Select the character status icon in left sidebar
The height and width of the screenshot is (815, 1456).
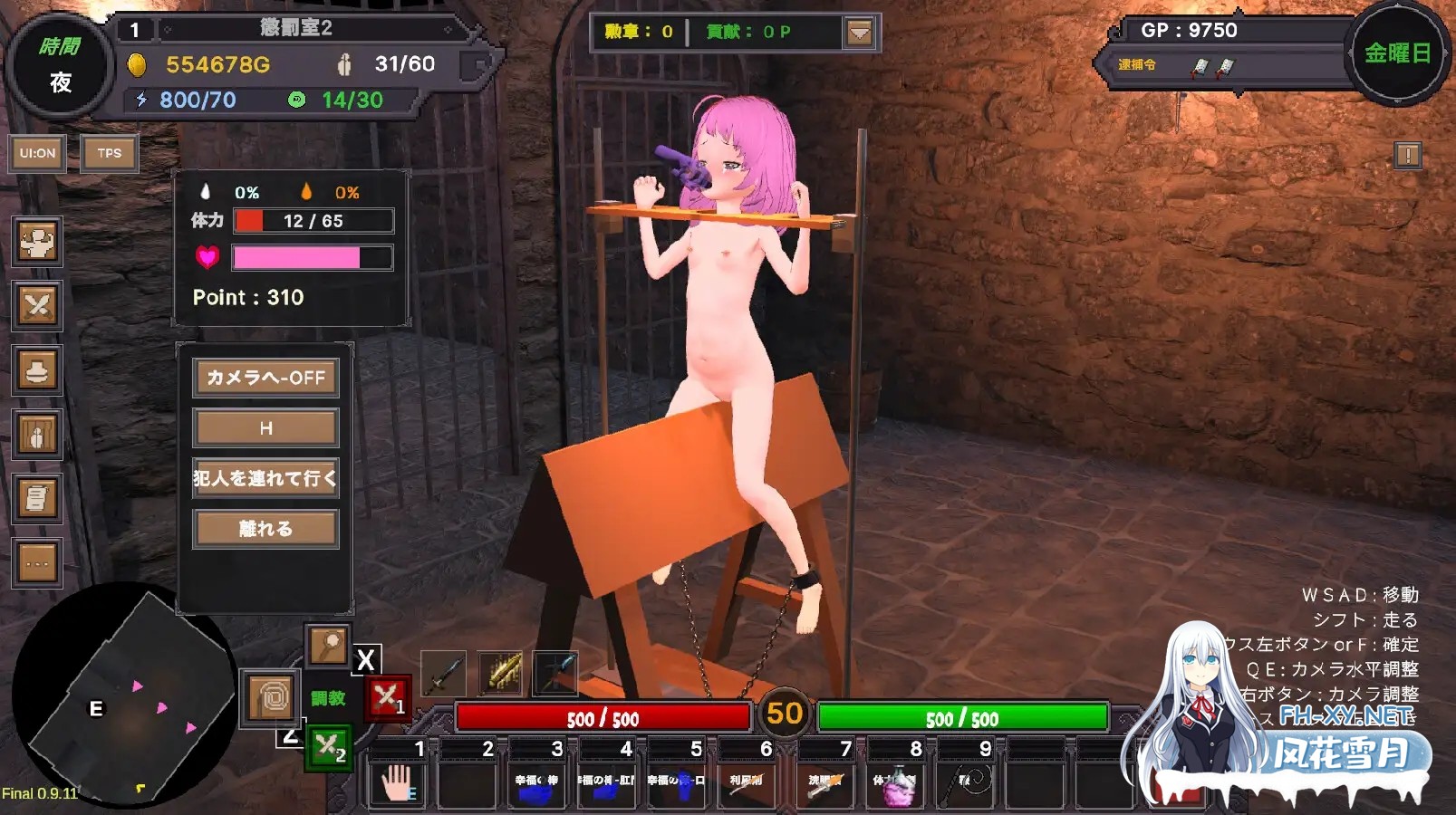pos(36,244)
